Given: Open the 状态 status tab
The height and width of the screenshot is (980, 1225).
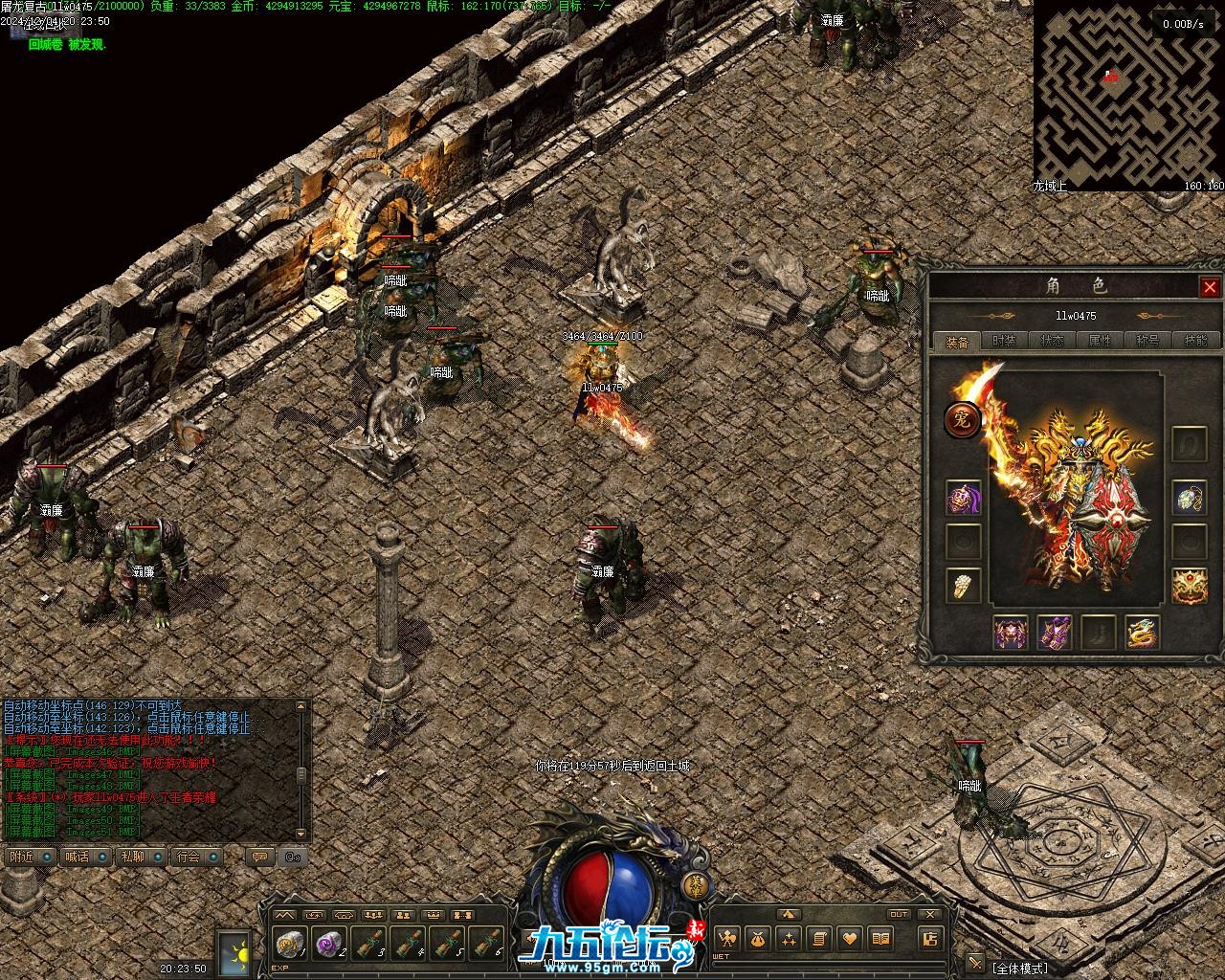Looking at the screenshot, I should (x=1052, y=341).
